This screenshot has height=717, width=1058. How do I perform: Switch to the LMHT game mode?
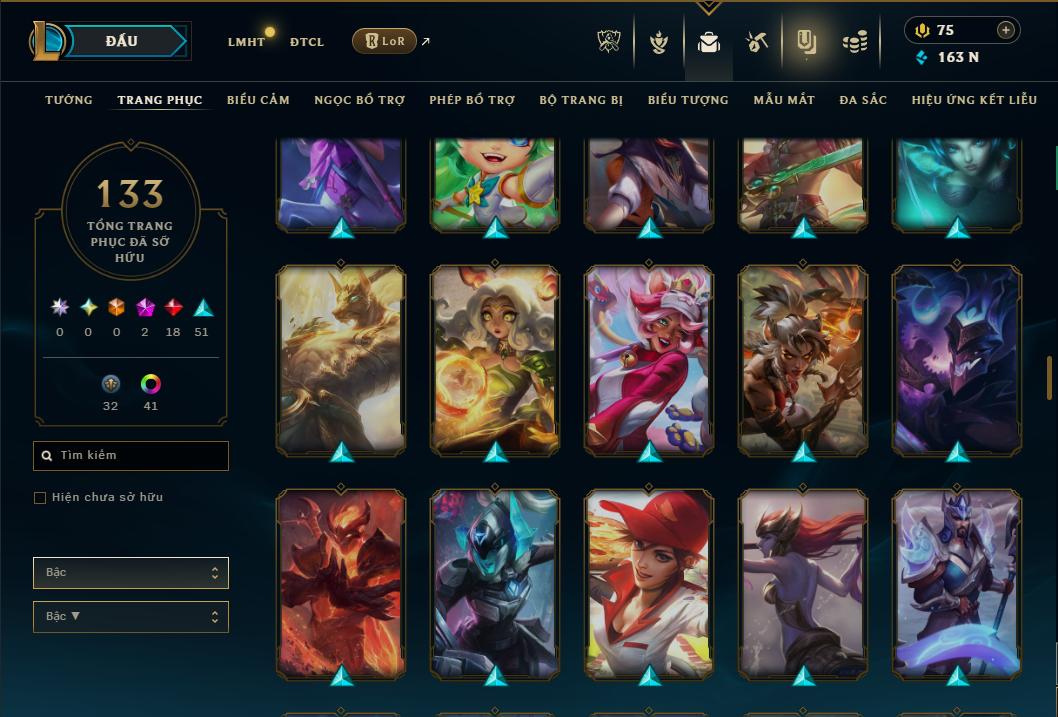(x=246, y=42)
